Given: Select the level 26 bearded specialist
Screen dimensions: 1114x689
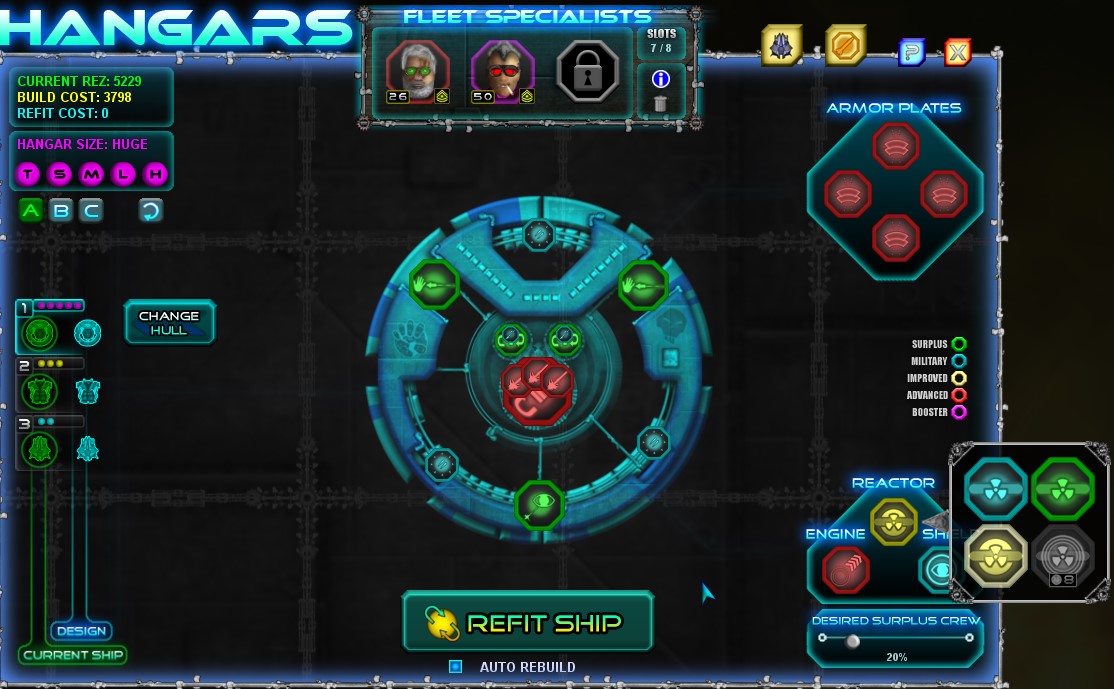Looking at the screenshot, I should [416, 70].
